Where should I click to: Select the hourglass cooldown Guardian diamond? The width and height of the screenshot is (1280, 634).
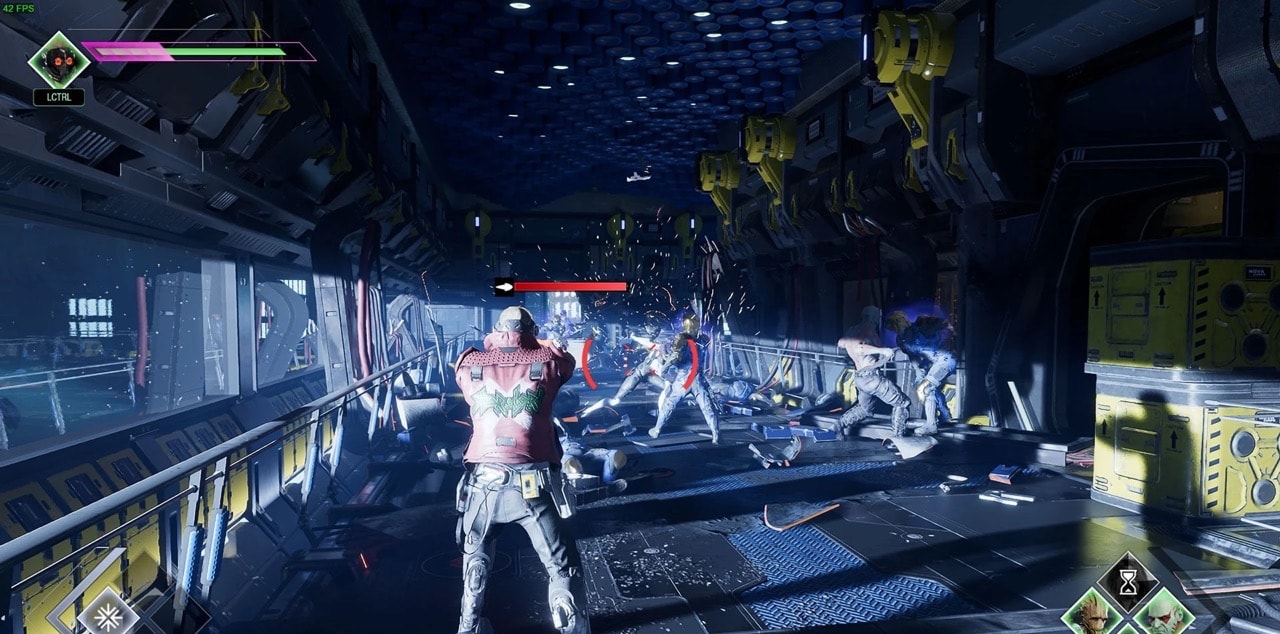pyautogui.click(x=1128, y=582)
